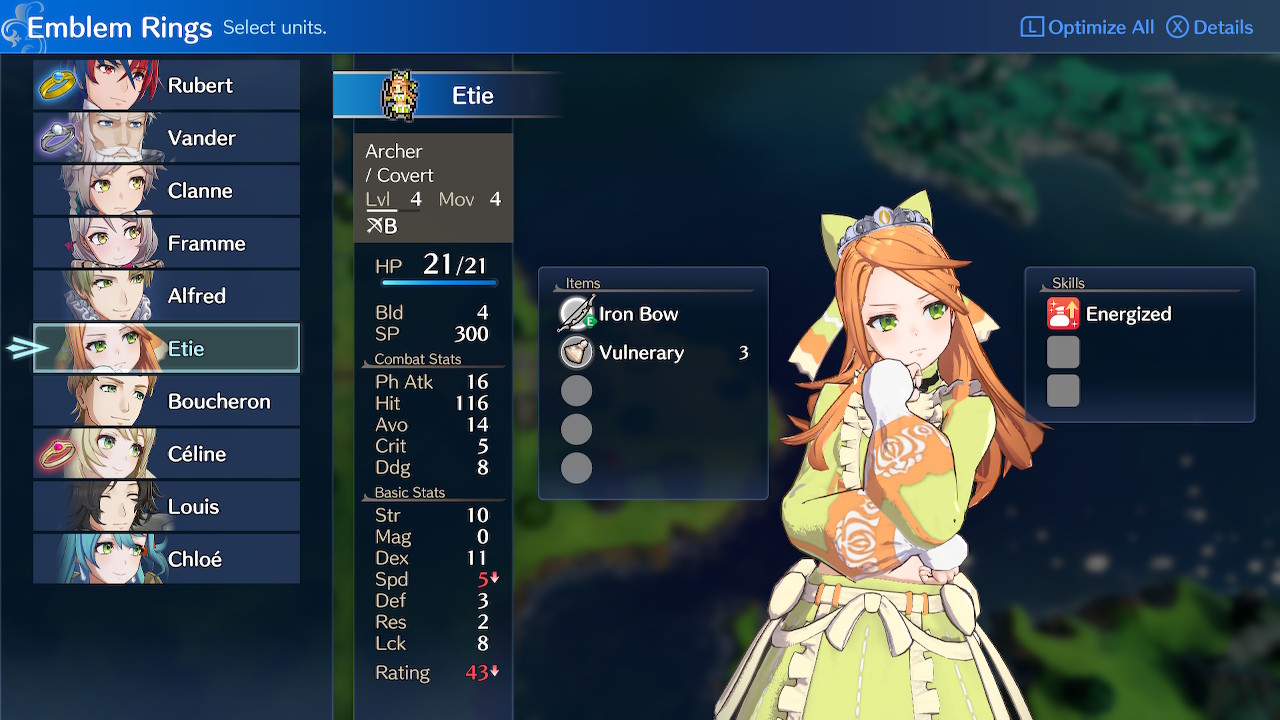Select Rubert in the unit list

coord(166,85)
